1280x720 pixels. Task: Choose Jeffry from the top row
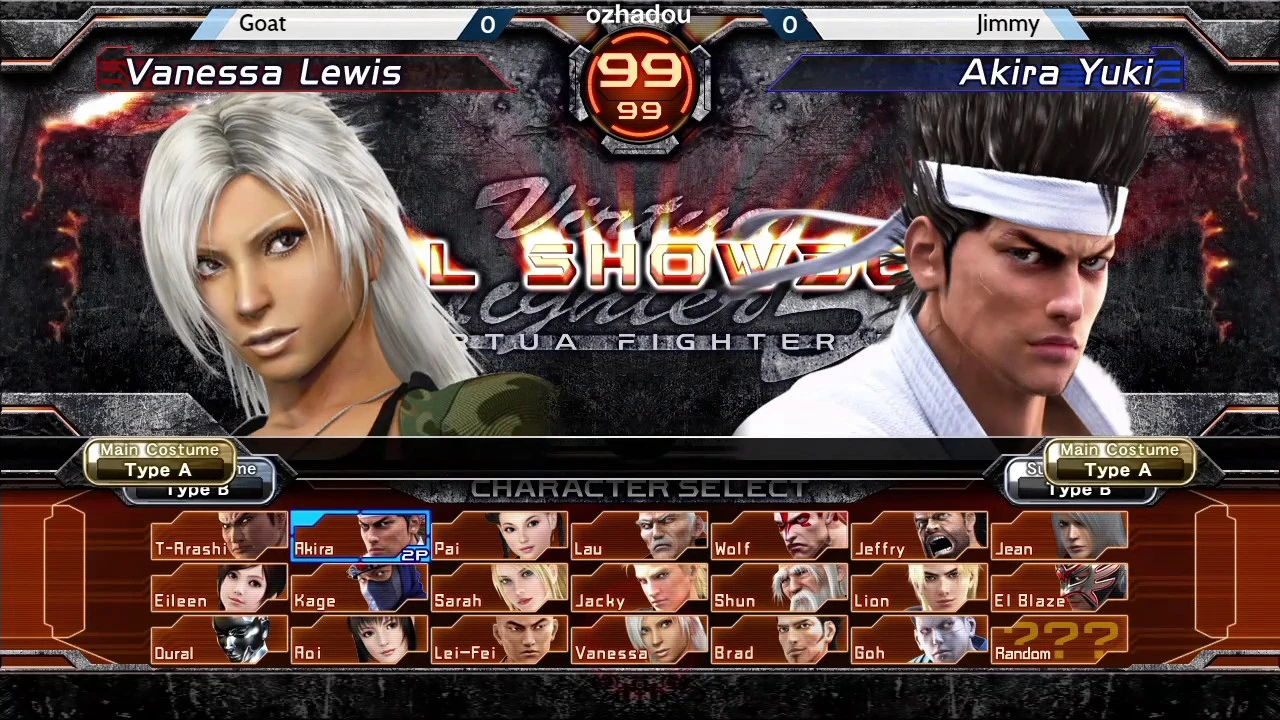[920, 540]
